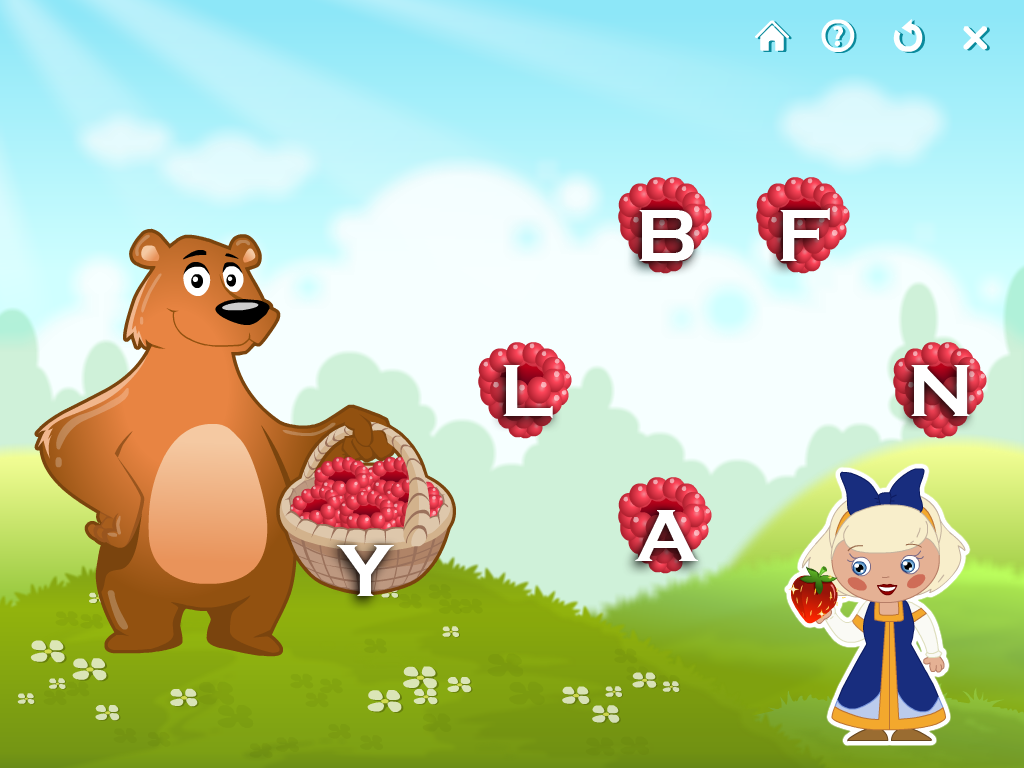1024x768 pixels.
Task: Choose the raspberry labeled F
Action: (x=802, y=225)
